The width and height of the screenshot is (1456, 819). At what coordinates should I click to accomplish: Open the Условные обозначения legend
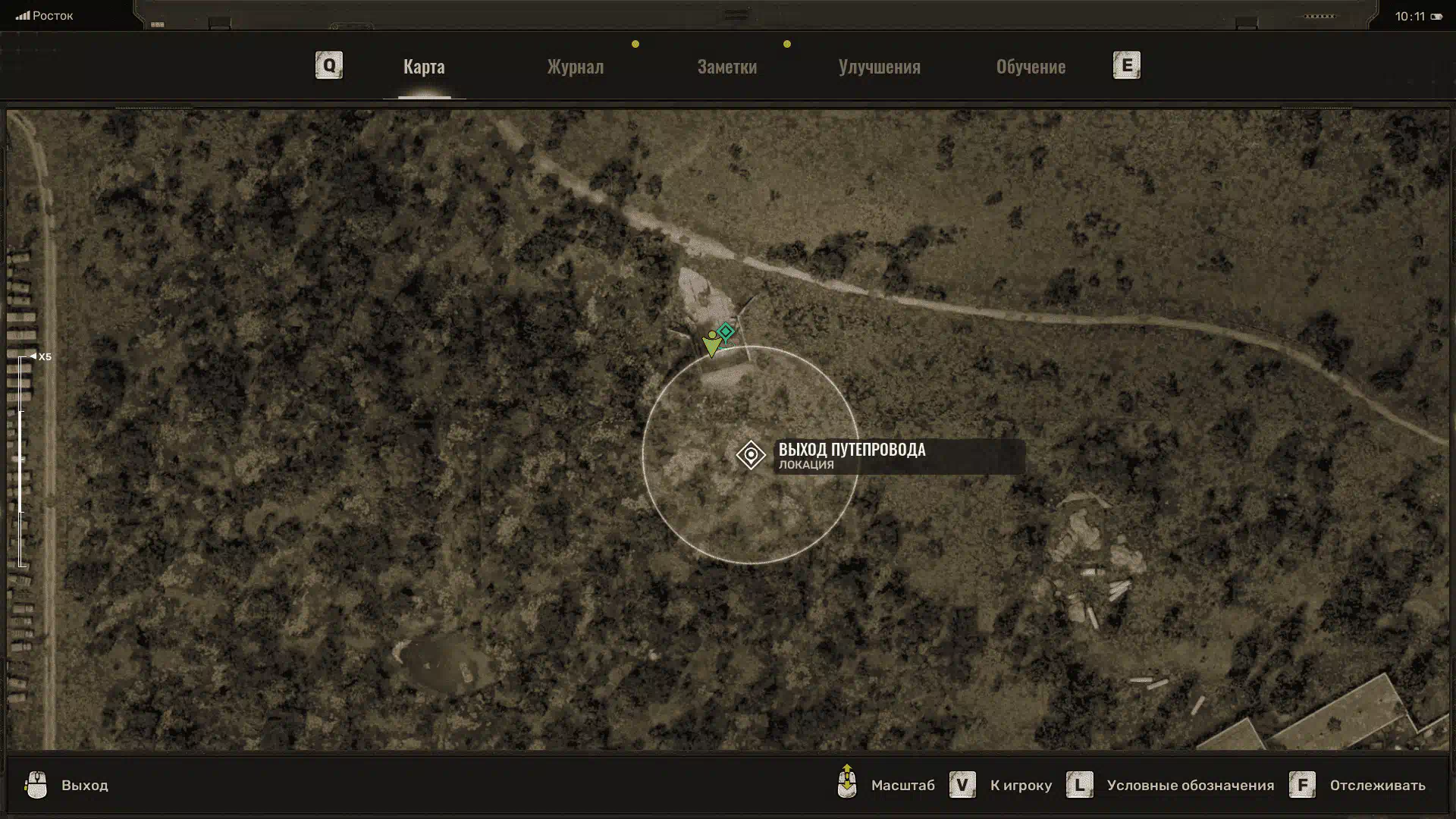tap(1189, 786)
